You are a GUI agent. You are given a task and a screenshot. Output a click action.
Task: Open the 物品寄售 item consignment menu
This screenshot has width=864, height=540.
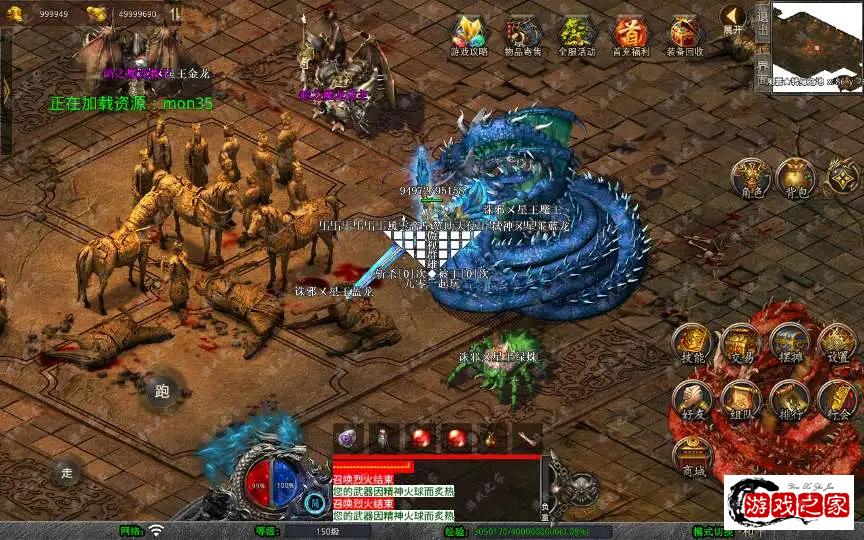tap(524, 34)
